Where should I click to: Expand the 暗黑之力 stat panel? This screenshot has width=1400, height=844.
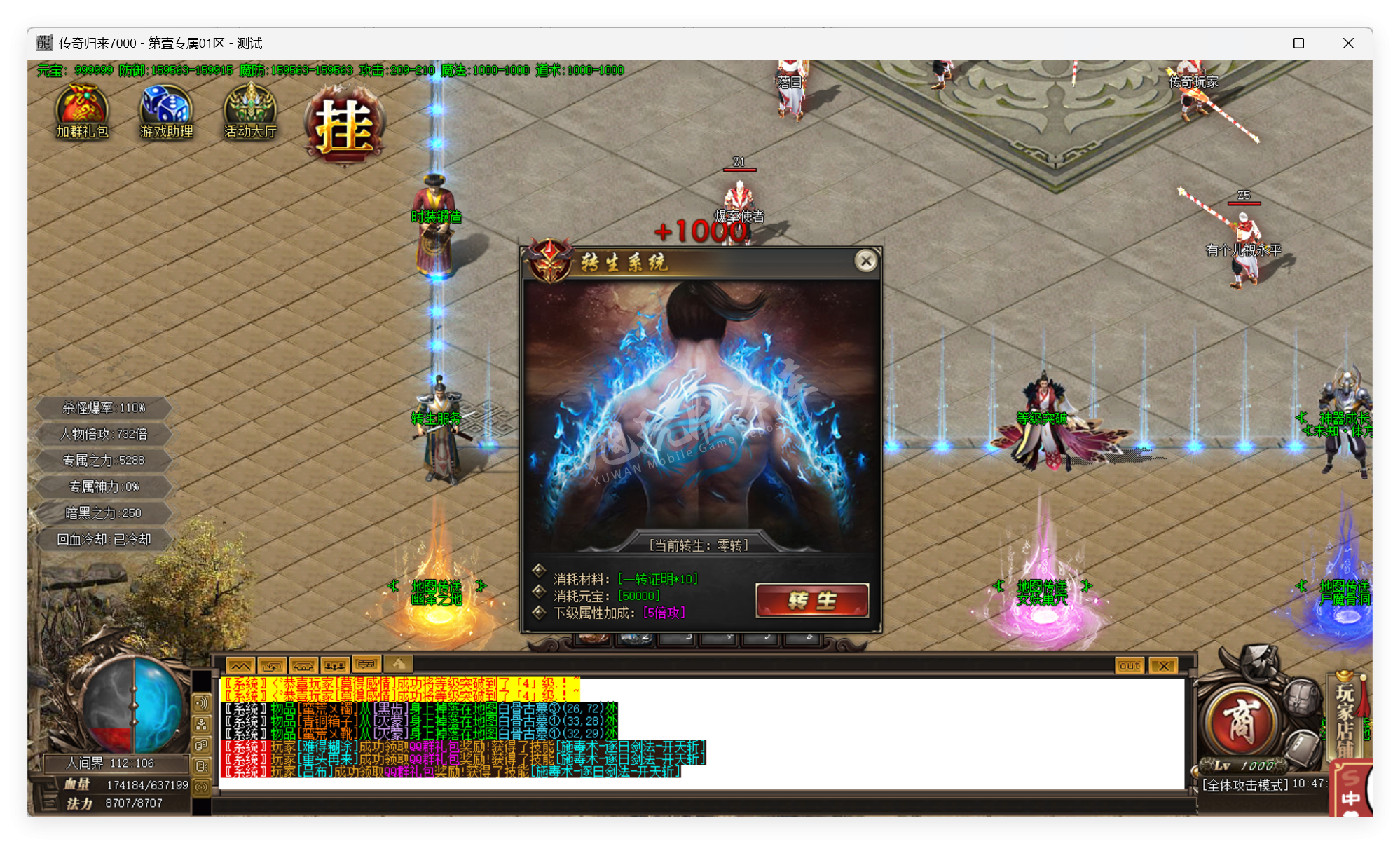(102, 512)
